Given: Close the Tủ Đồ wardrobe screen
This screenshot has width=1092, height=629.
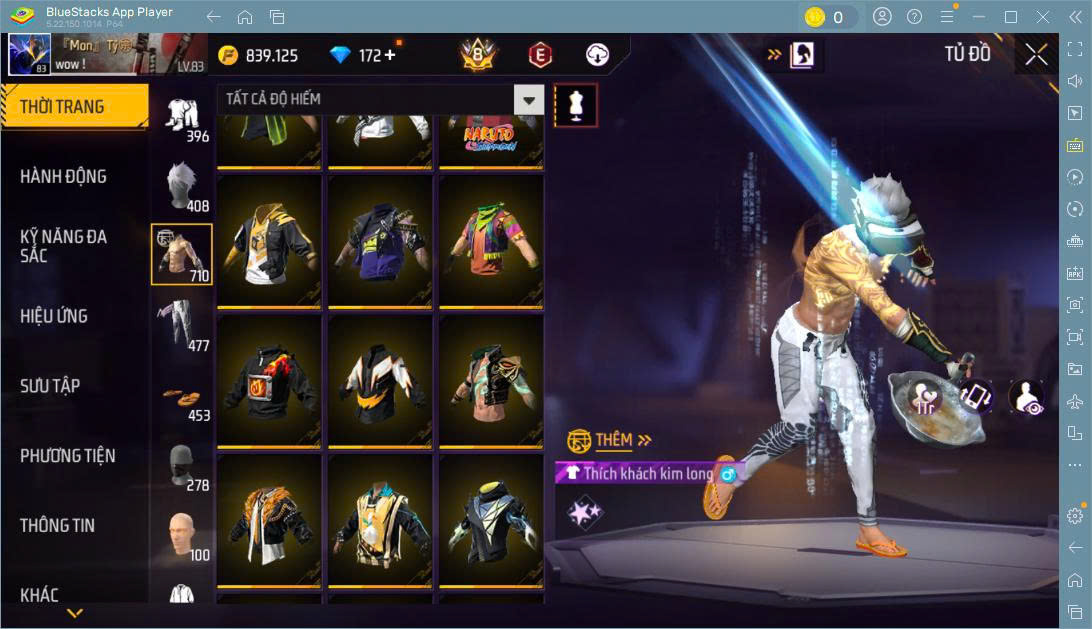Looking at the screenshot, I should pyautogui.click(x=1036, y=55).
